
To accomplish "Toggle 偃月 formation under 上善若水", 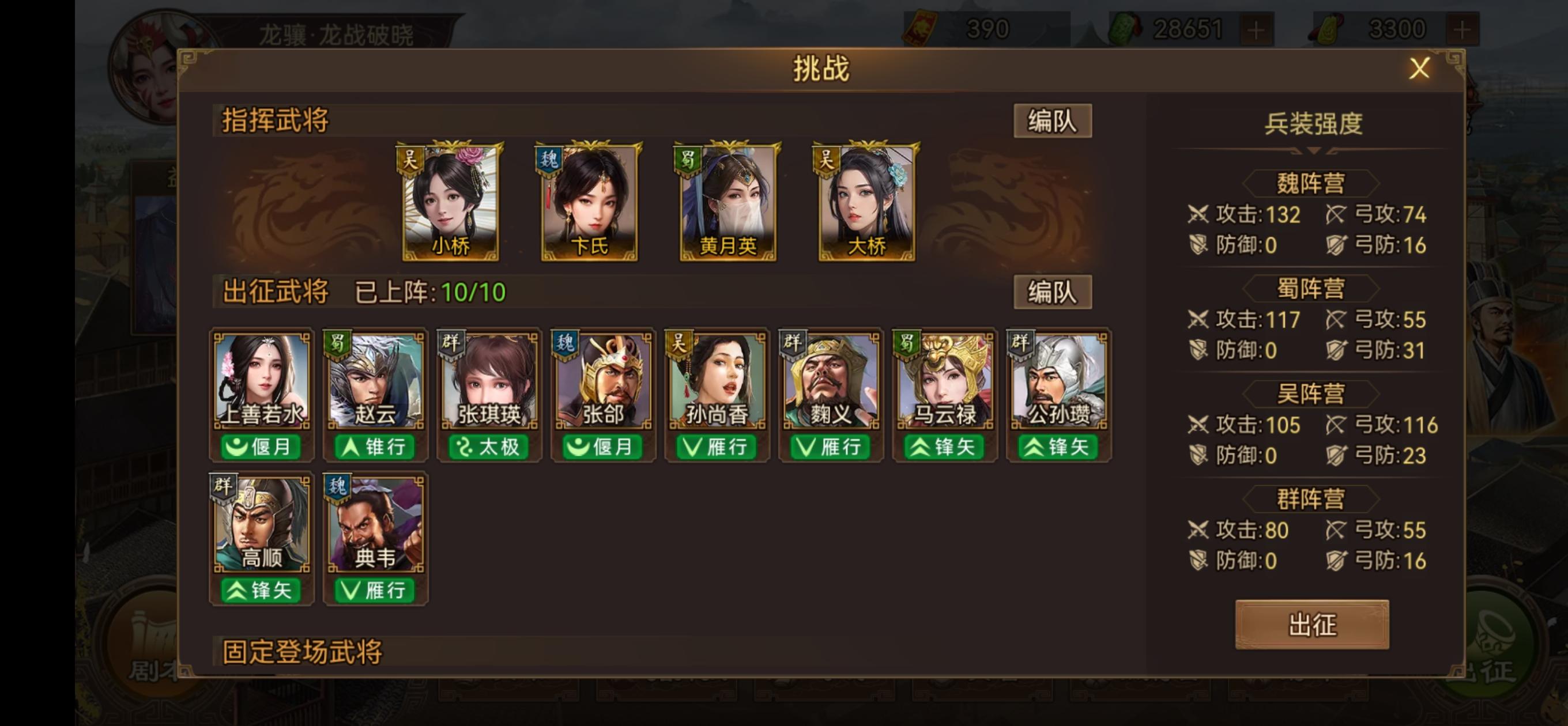I will click(x=261, y=447).
